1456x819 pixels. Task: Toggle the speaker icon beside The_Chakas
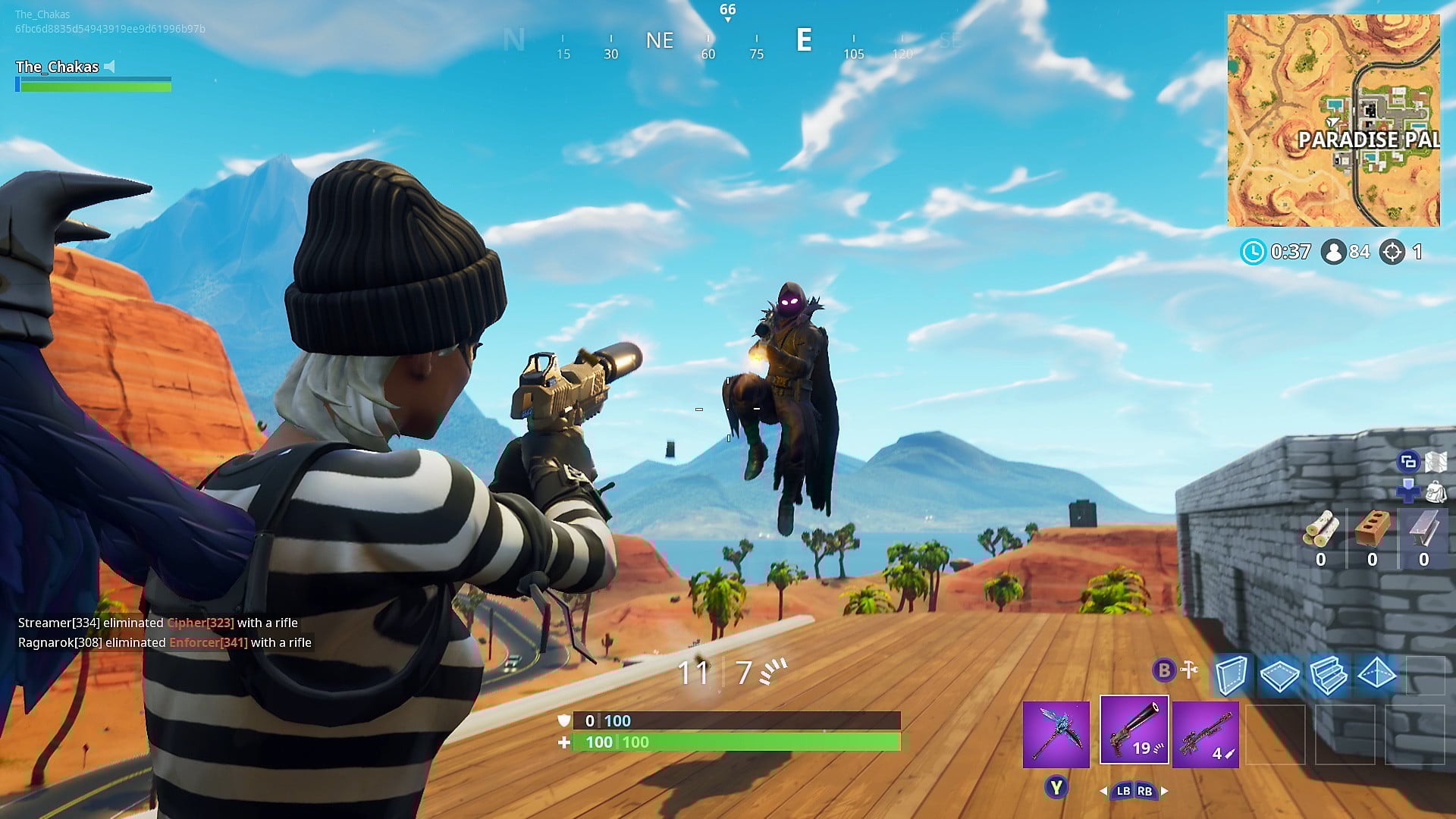[111, 67]
